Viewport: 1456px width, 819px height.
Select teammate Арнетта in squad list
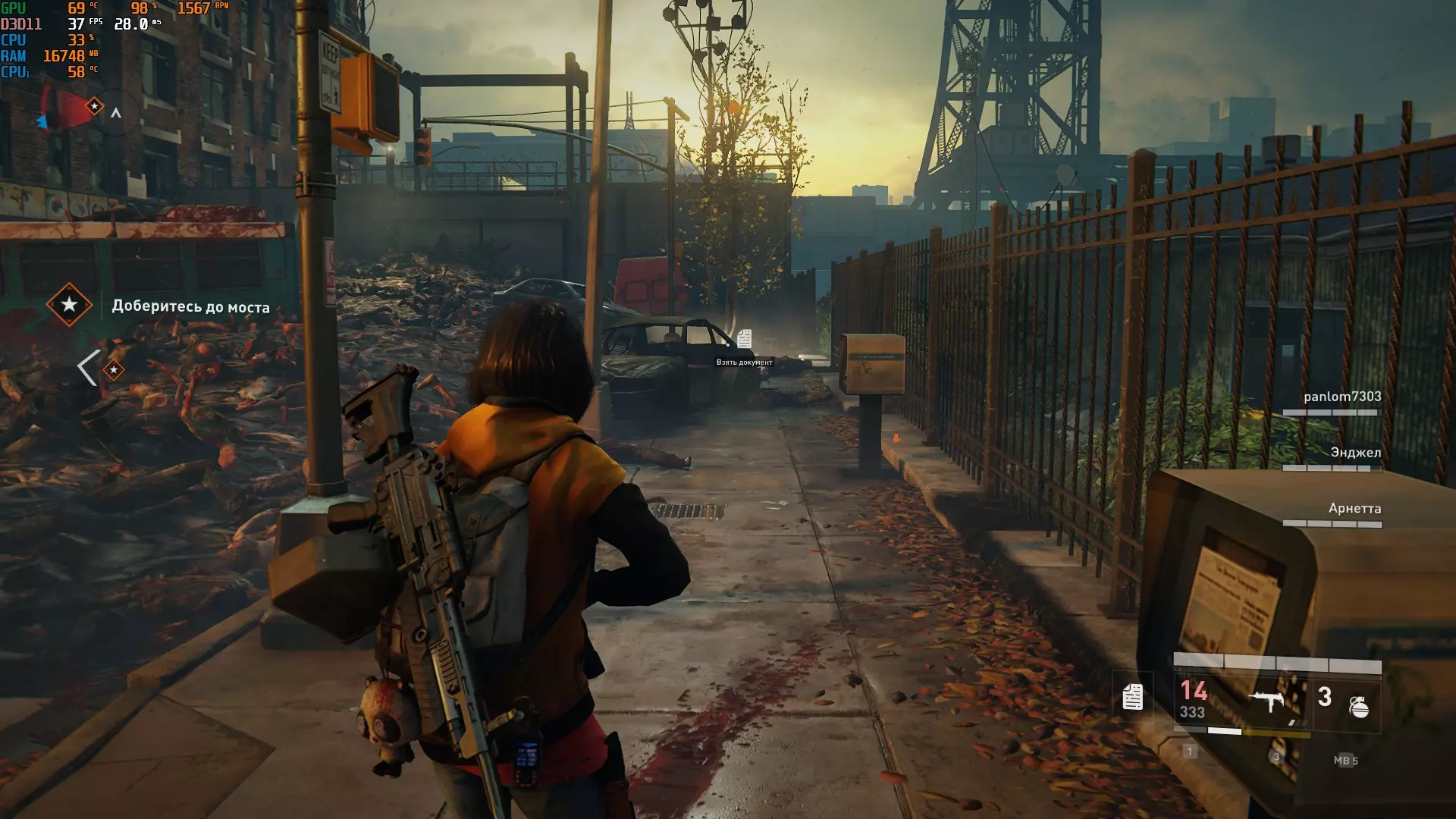click(1354, 509)
